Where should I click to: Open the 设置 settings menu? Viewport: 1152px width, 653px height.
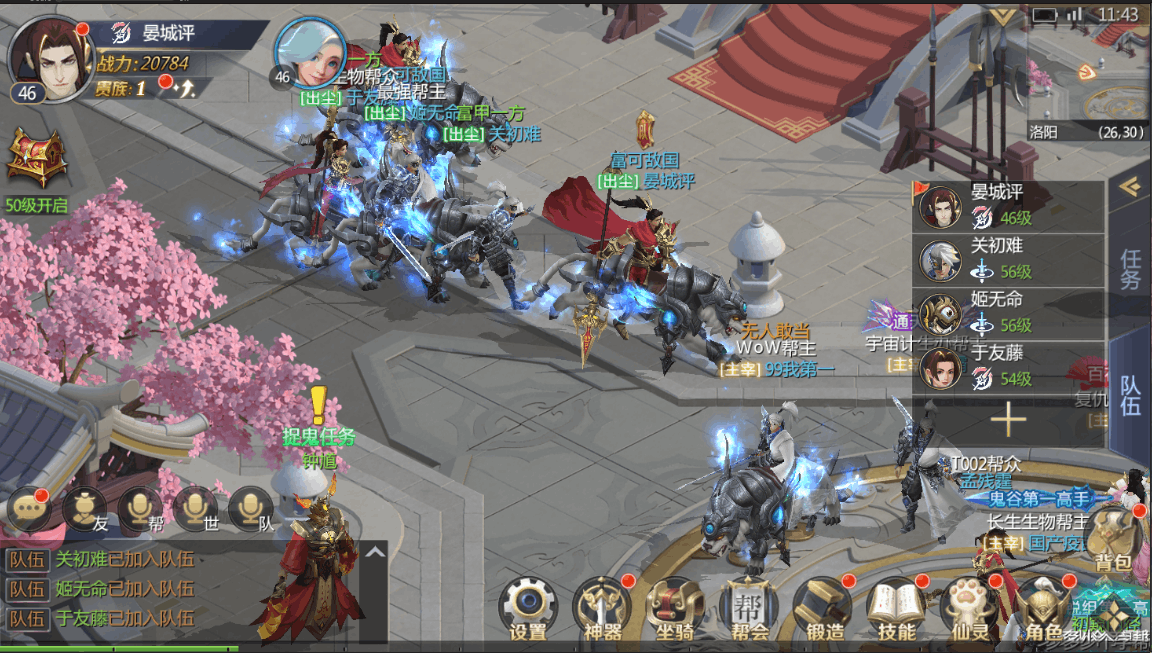[x=527, y=606]
